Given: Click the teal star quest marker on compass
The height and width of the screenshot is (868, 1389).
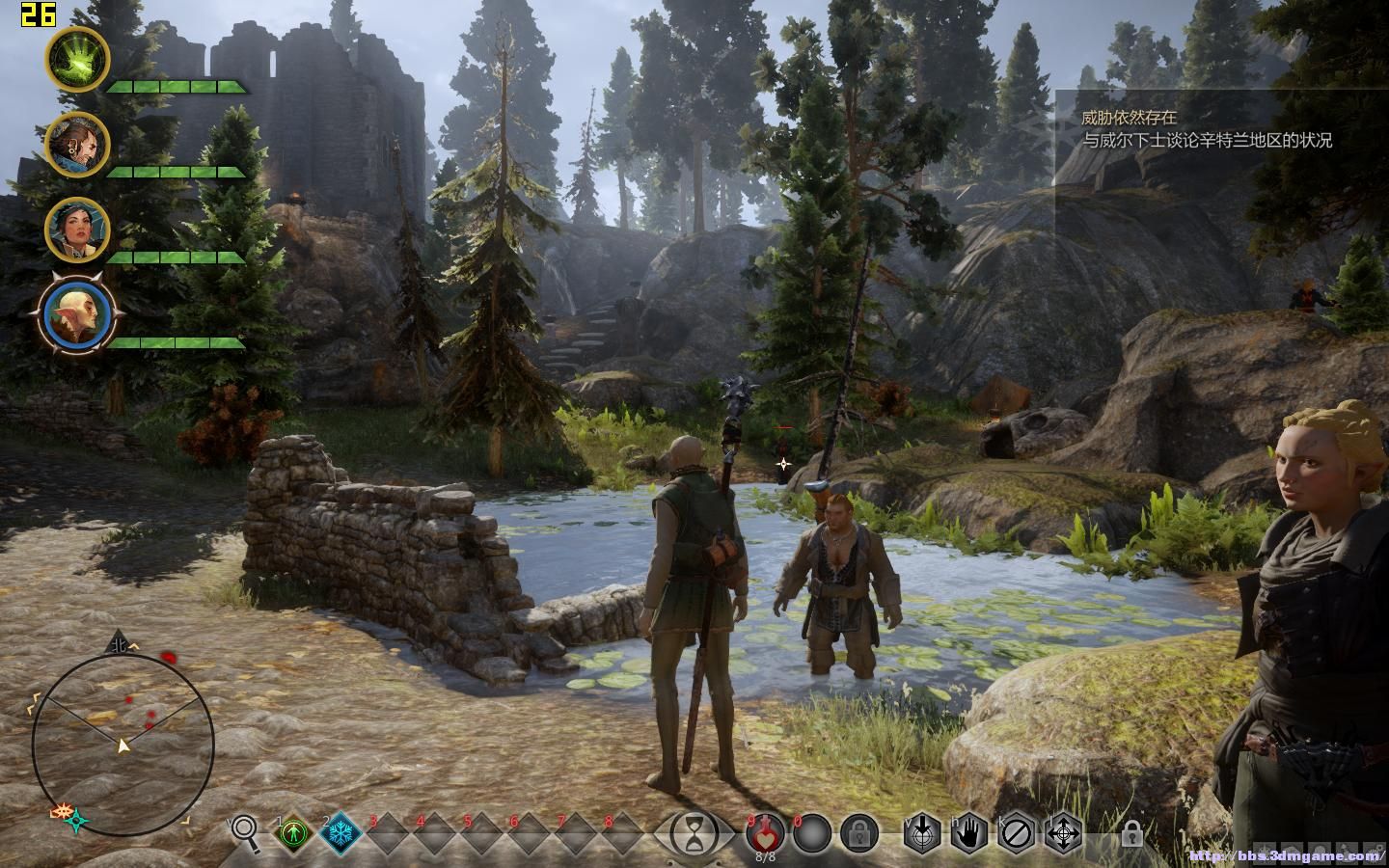Looking at the screenshot, I should click(77, 821).
